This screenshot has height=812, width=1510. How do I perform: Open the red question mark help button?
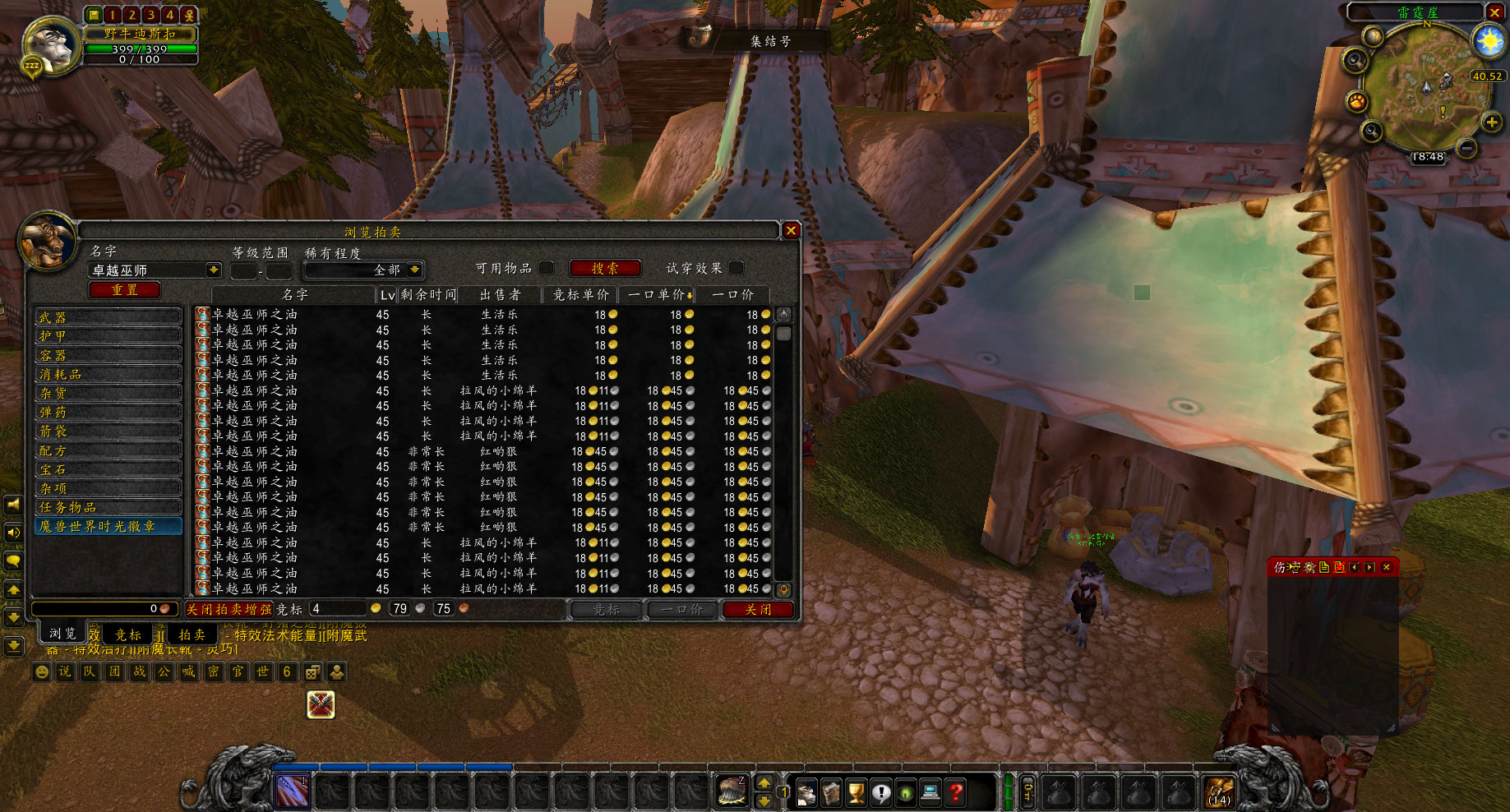[x=955, y=792]
